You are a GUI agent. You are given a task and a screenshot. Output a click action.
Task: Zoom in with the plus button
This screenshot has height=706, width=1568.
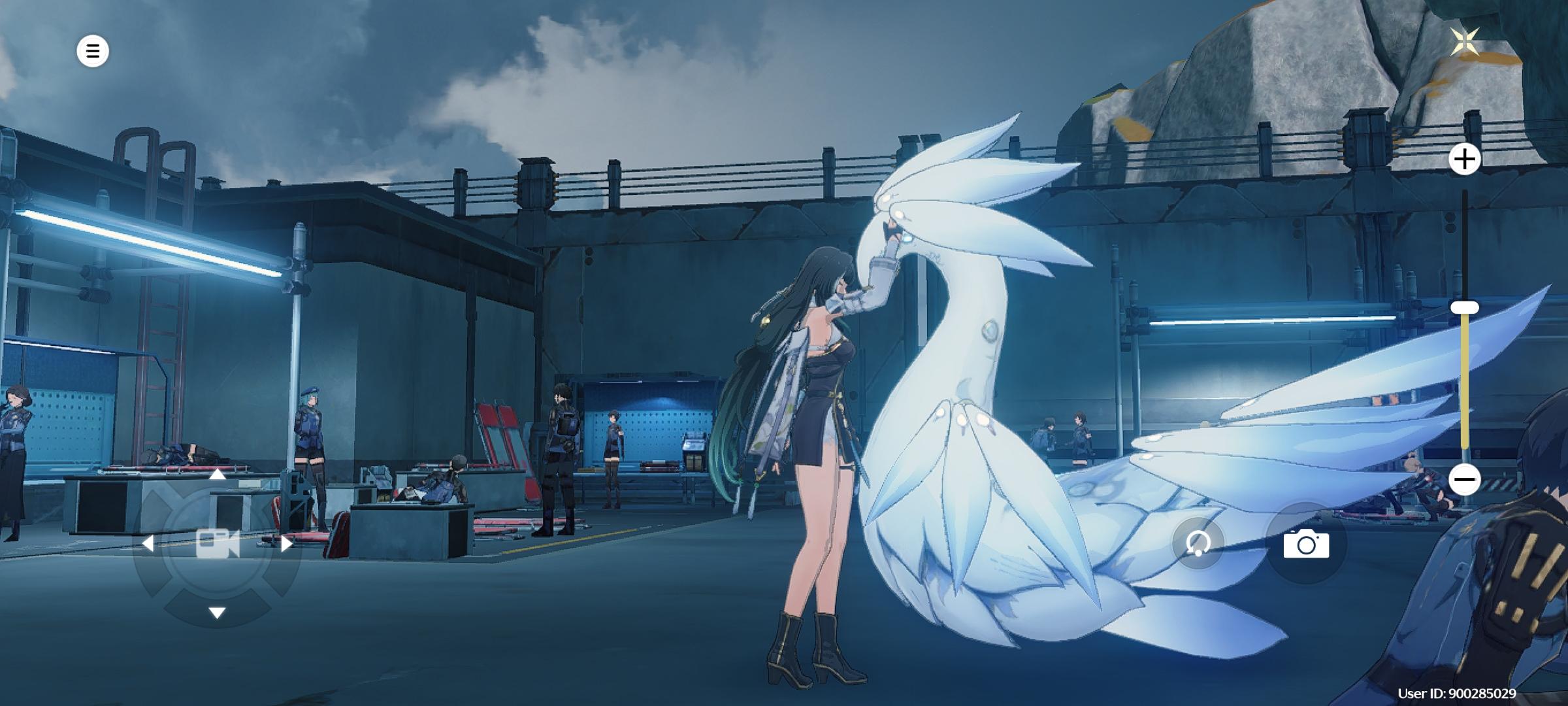tap(1464, 159)
